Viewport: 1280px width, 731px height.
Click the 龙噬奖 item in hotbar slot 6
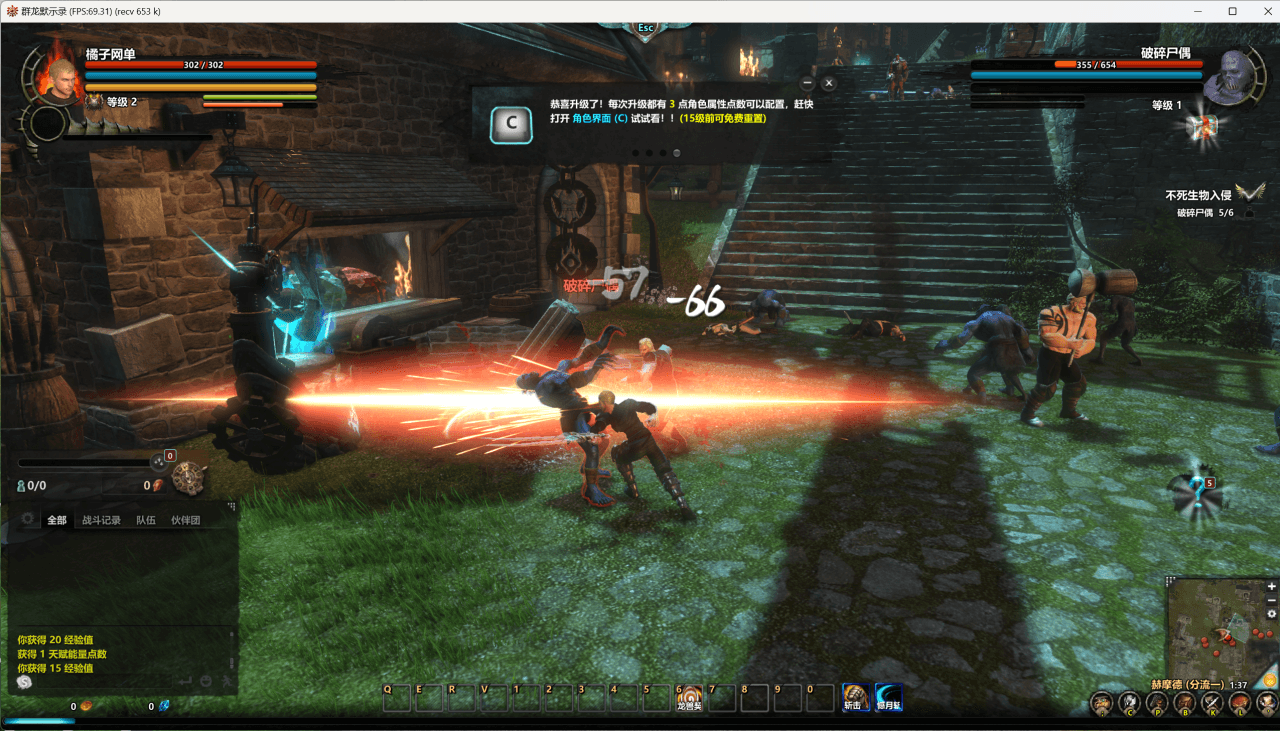687,697
